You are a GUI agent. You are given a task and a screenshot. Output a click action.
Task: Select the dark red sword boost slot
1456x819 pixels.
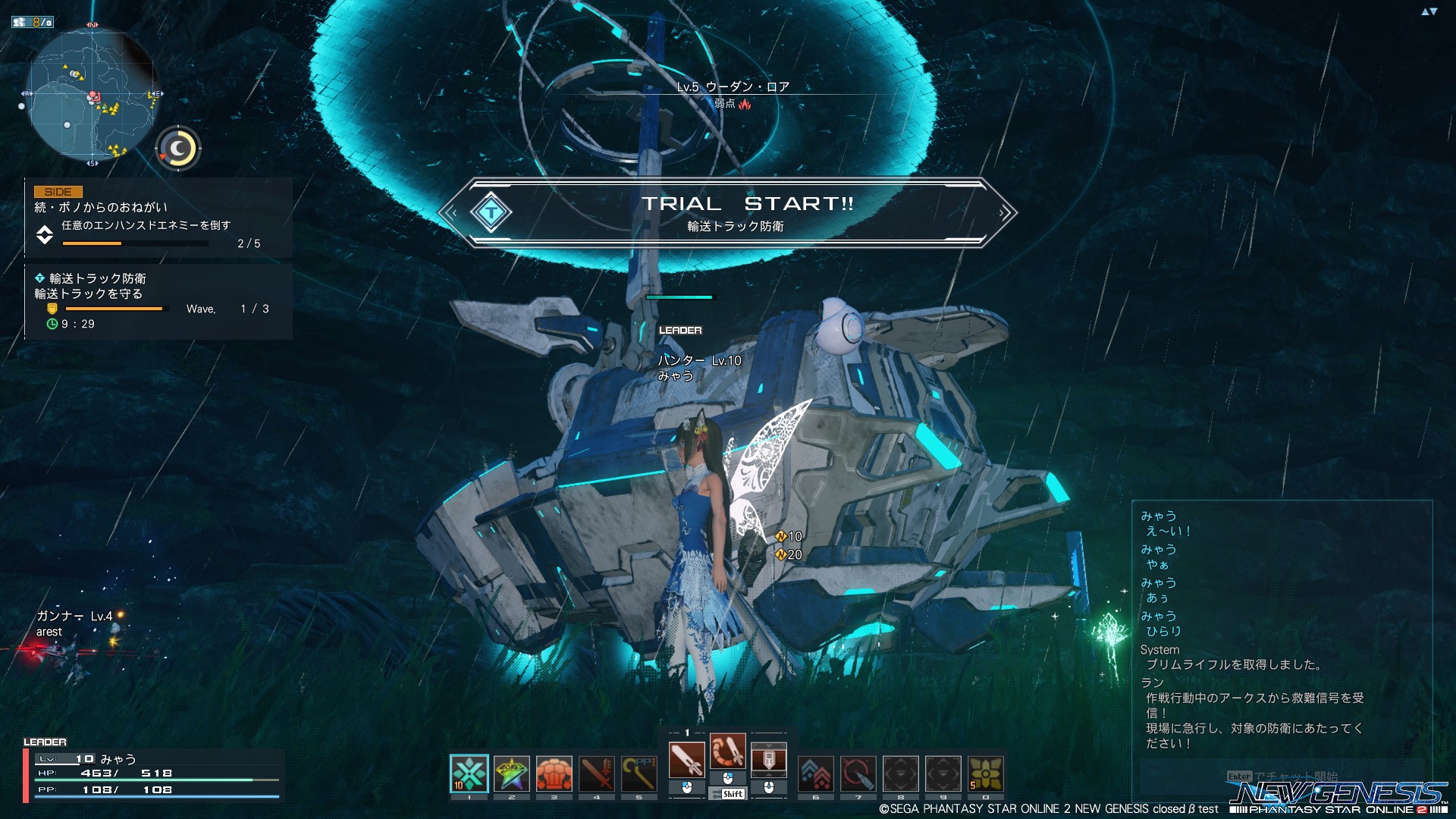(597, 773)
